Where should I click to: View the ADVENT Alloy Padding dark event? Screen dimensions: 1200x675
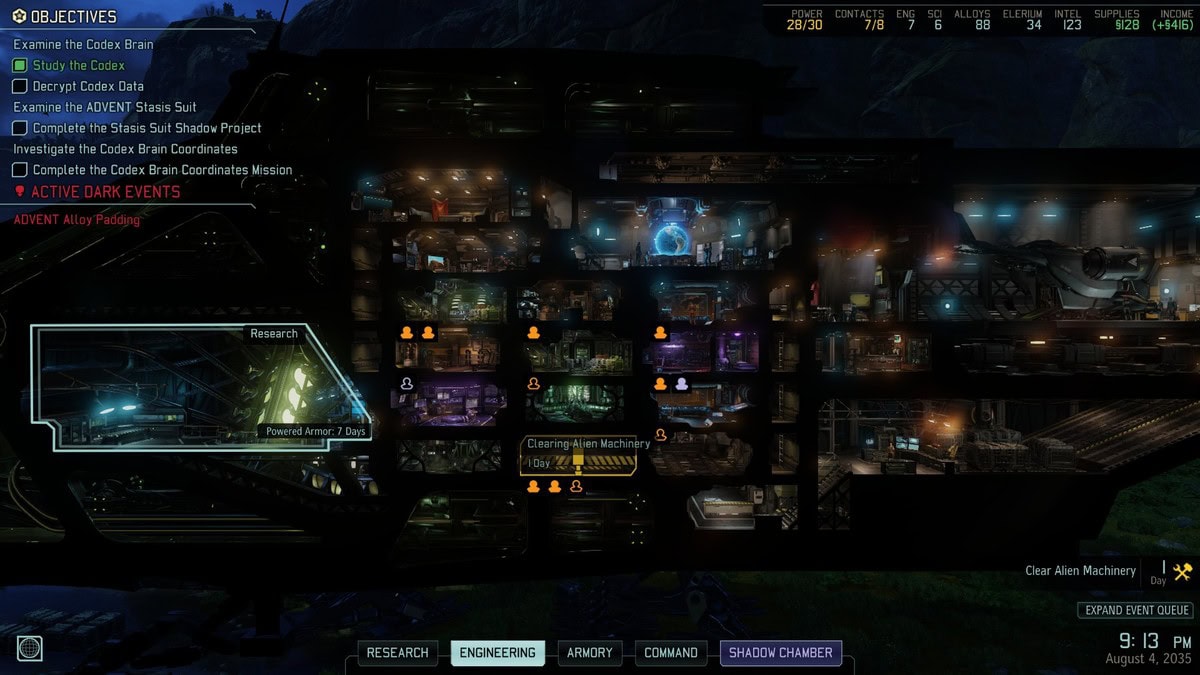click(x=77, y=219)
